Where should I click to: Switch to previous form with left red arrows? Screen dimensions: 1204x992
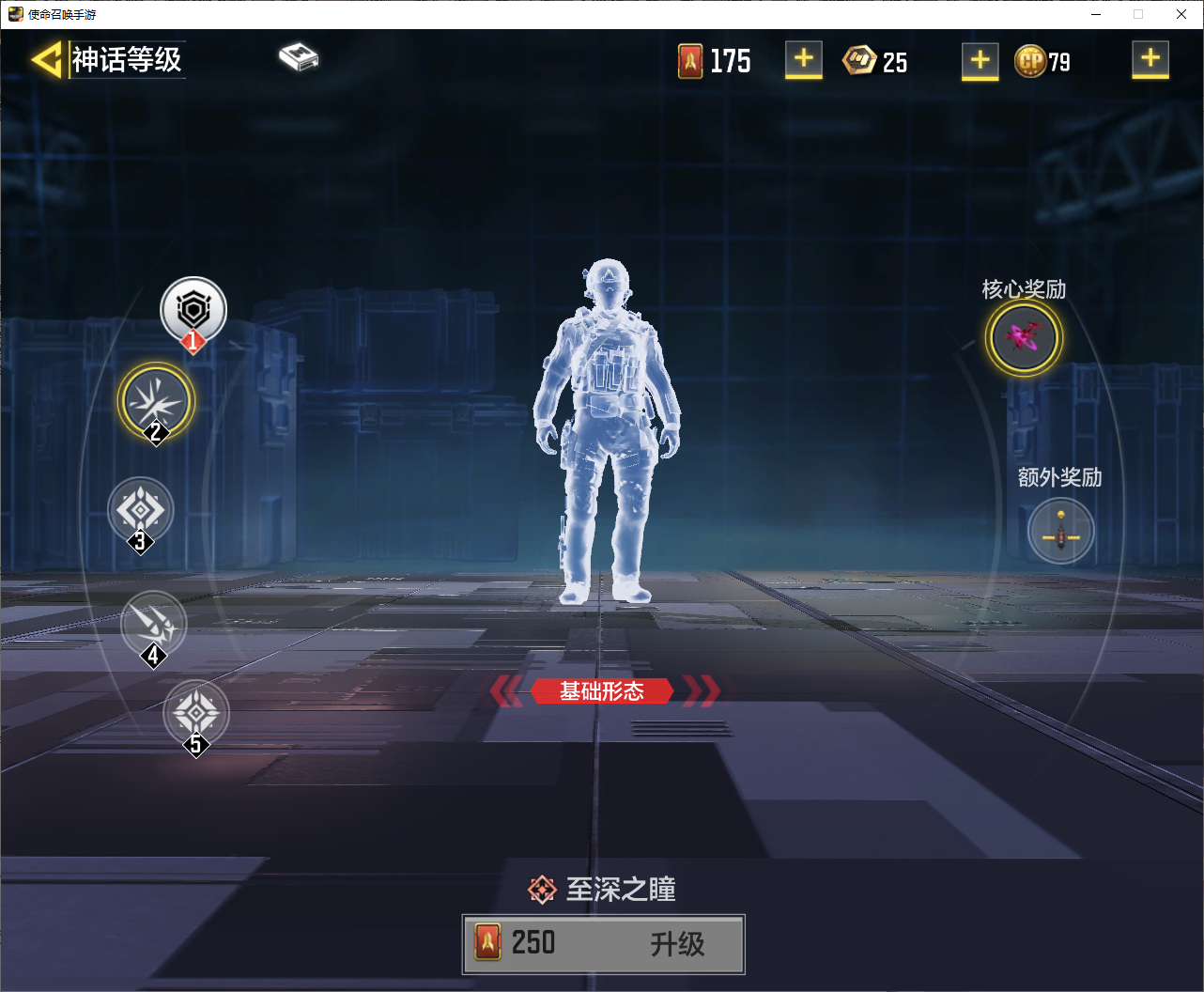click(x=507, y=691)
